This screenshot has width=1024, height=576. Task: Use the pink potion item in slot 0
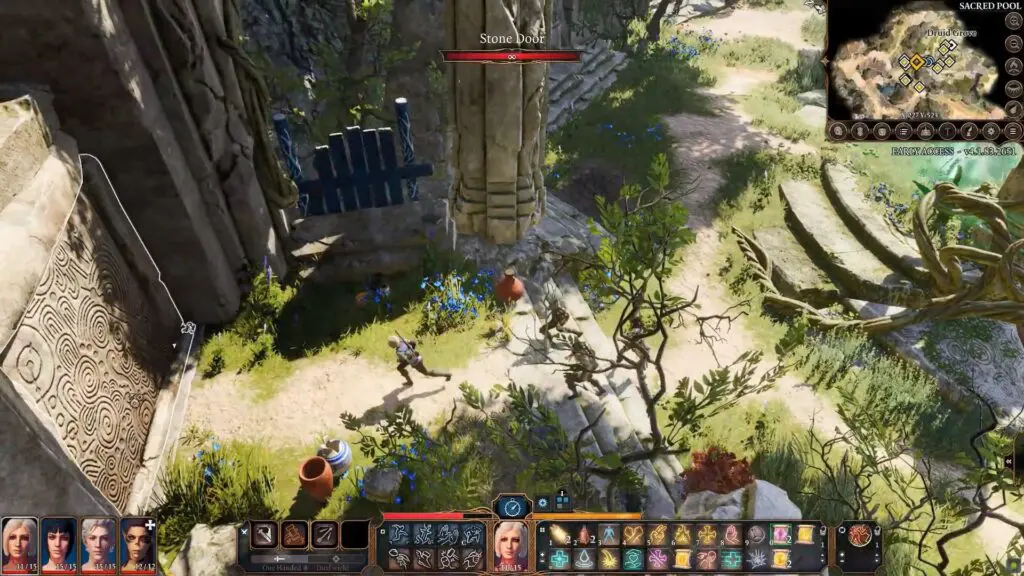pos(780,535)
